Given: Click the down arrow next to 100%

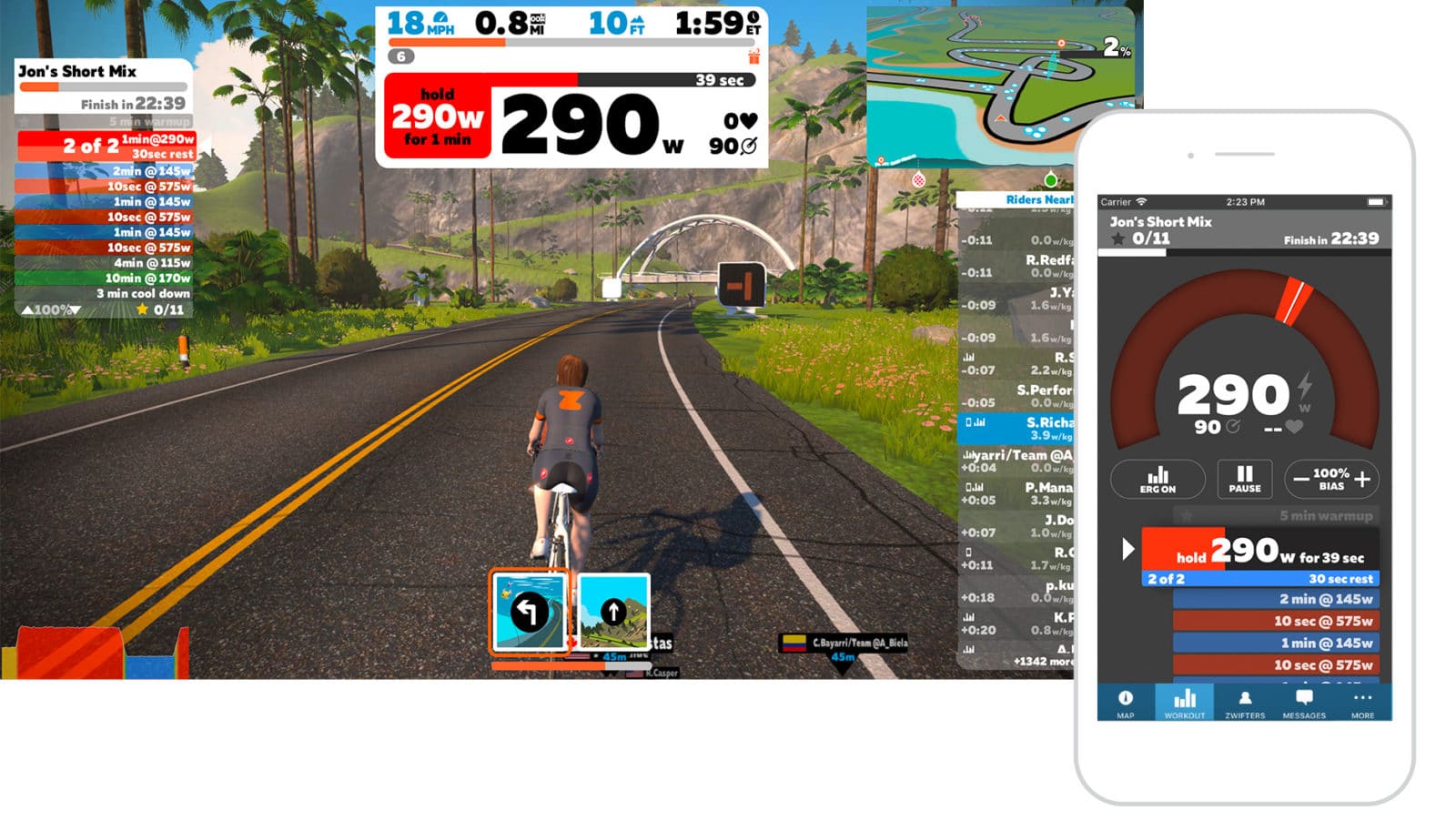Looking at the screenshot, I should [x=75, y=309].
